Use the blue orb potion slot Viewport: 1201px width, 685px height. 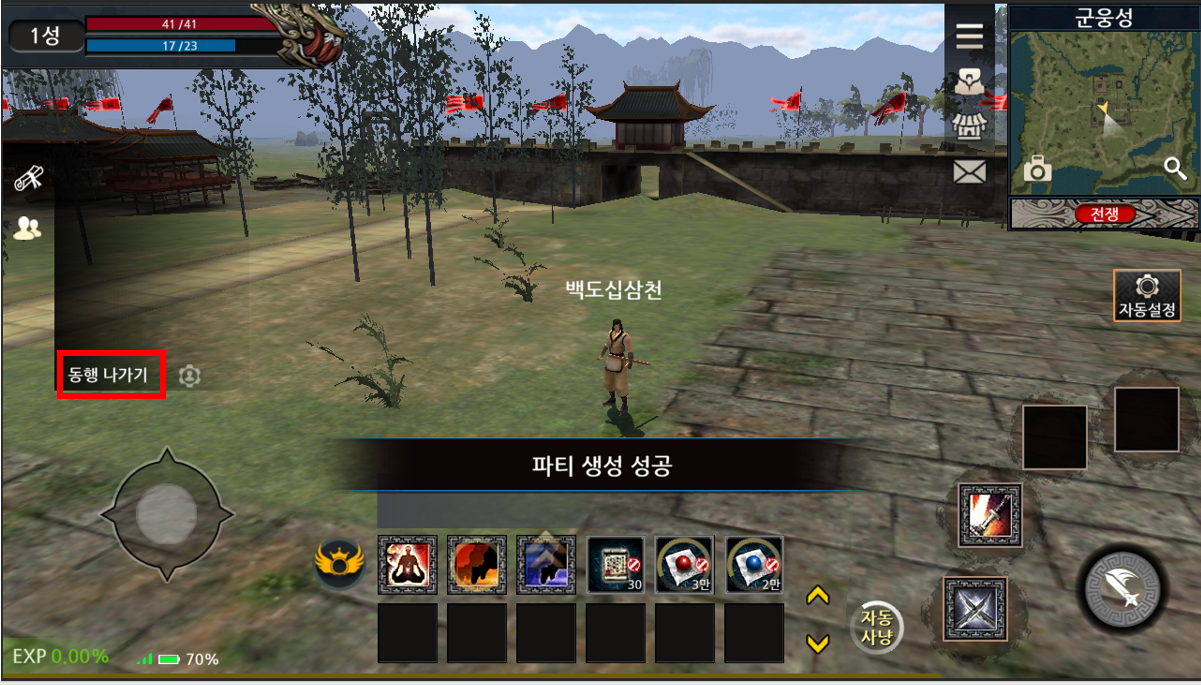click(754, 565)
